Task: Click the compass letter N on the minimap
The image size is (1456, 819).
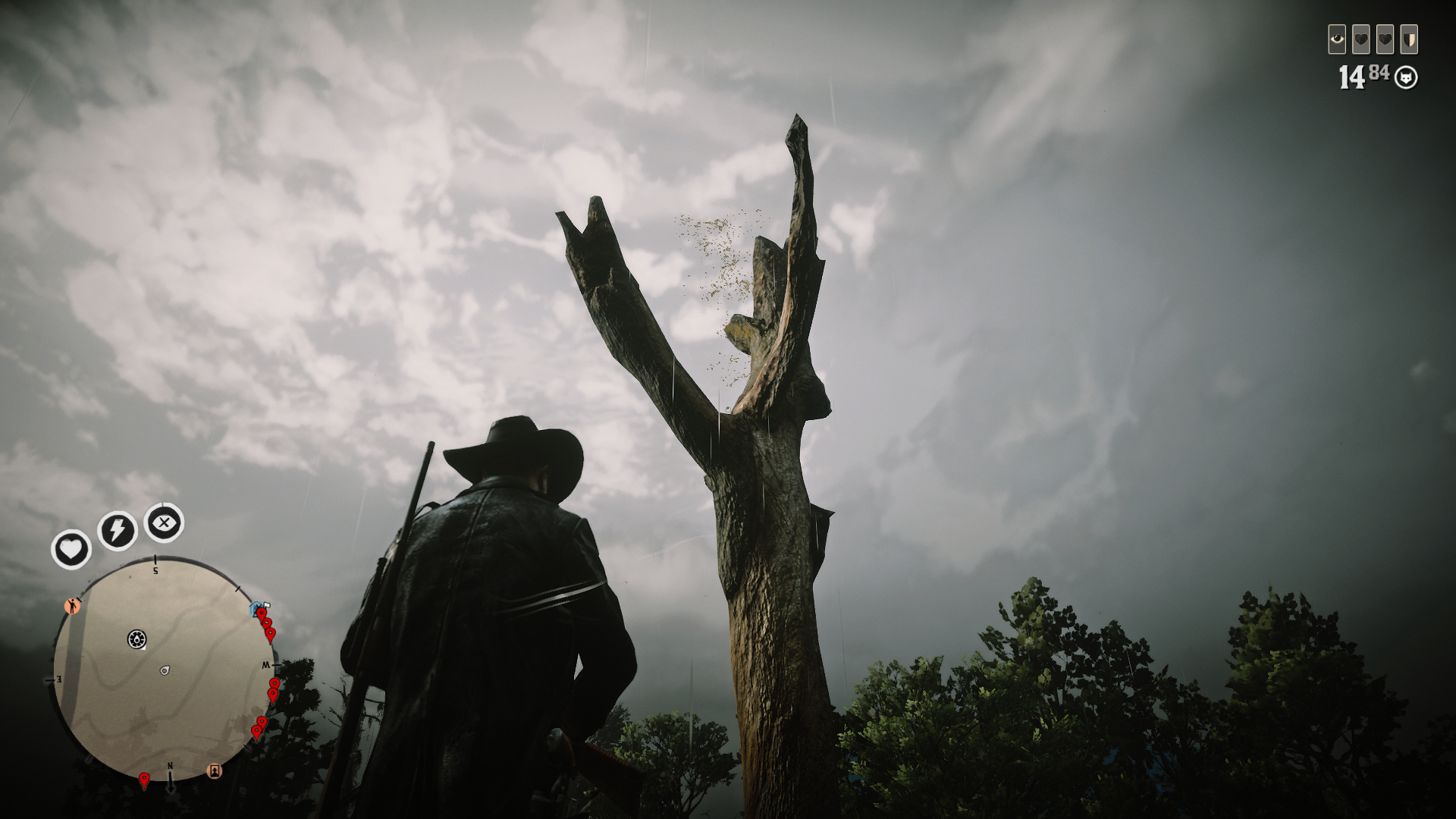Action: point(170,766)
